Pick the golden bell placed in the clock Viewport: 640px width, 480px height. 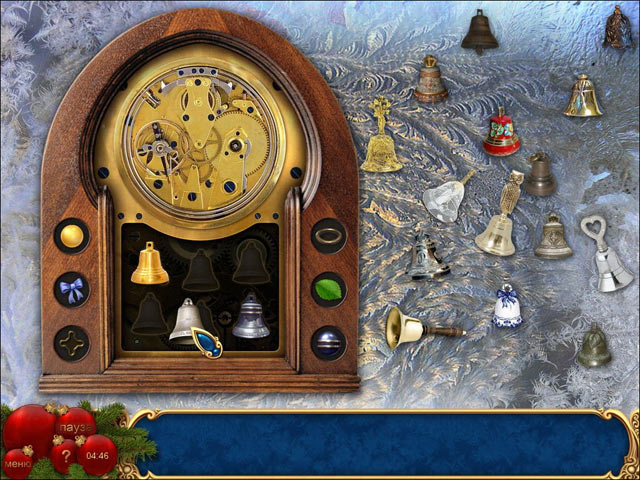point(149,264)
